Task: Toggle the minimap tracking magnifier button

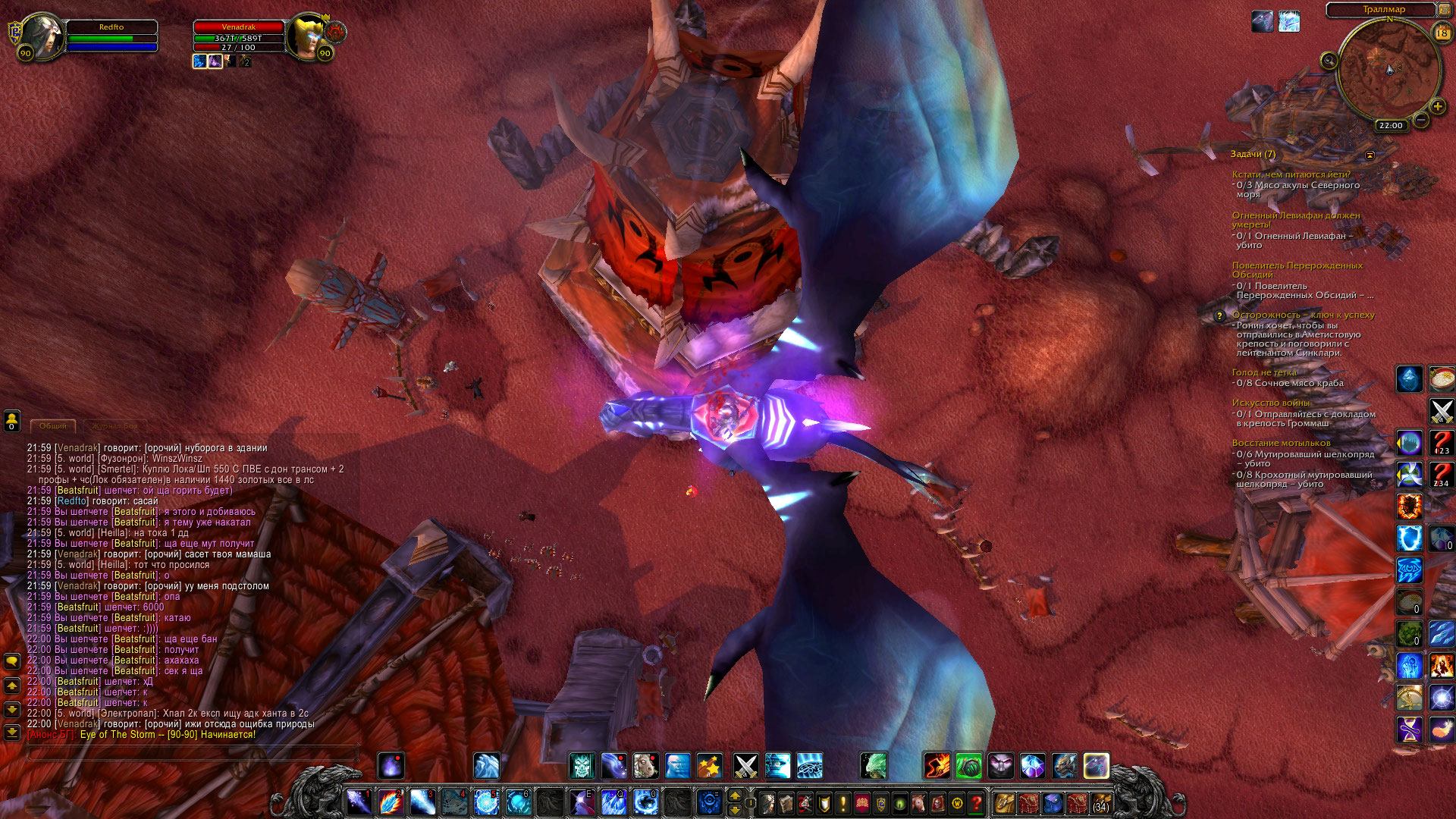Action: [1329, 61]
